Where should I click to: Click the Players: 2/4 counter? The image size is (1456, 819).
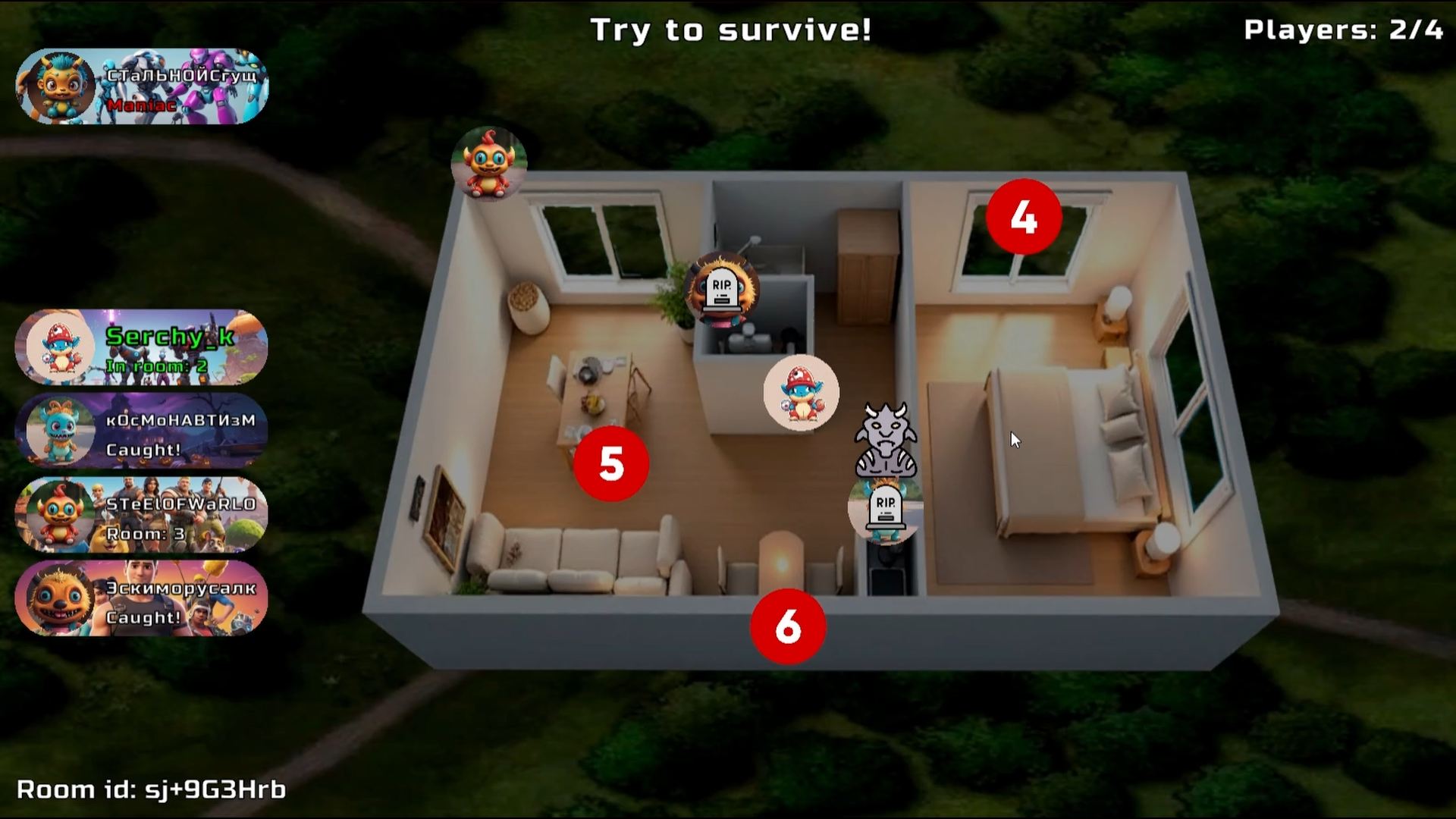(1345, 31)
